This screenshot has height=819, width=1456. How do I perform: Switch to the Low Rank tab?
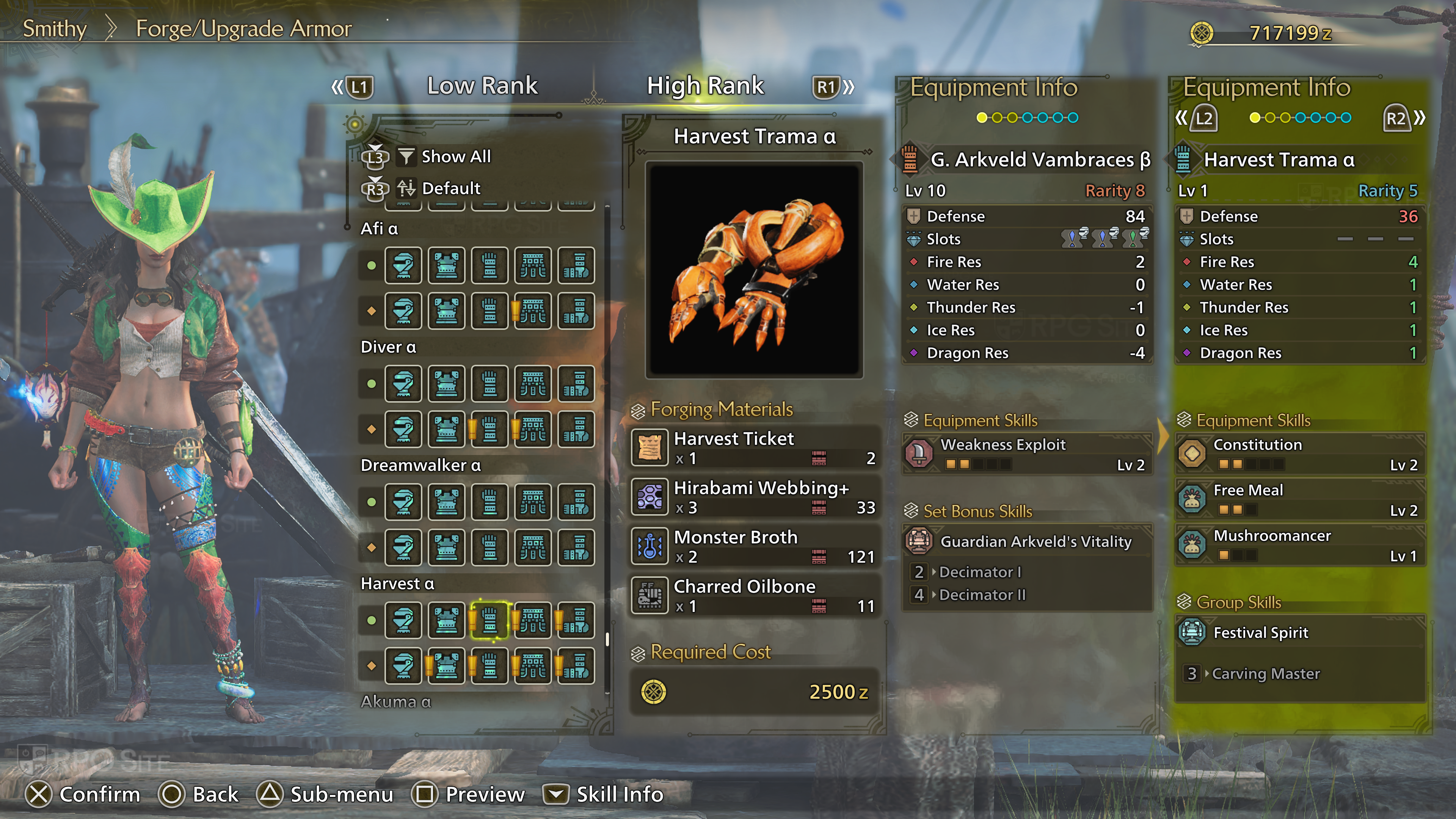point(482,86)
